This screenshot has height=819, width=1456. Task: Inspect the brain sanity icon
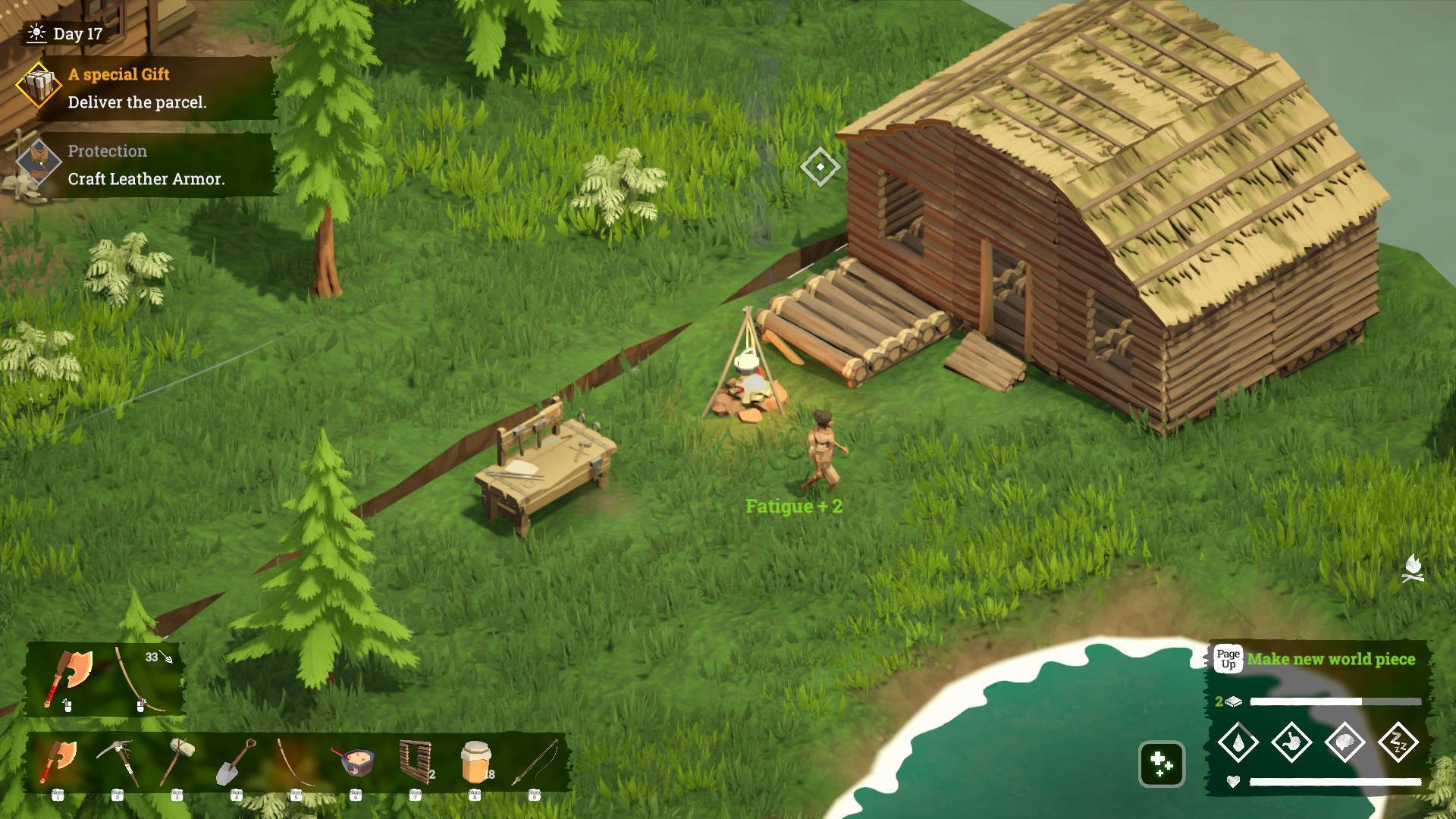click(1345, 742)
